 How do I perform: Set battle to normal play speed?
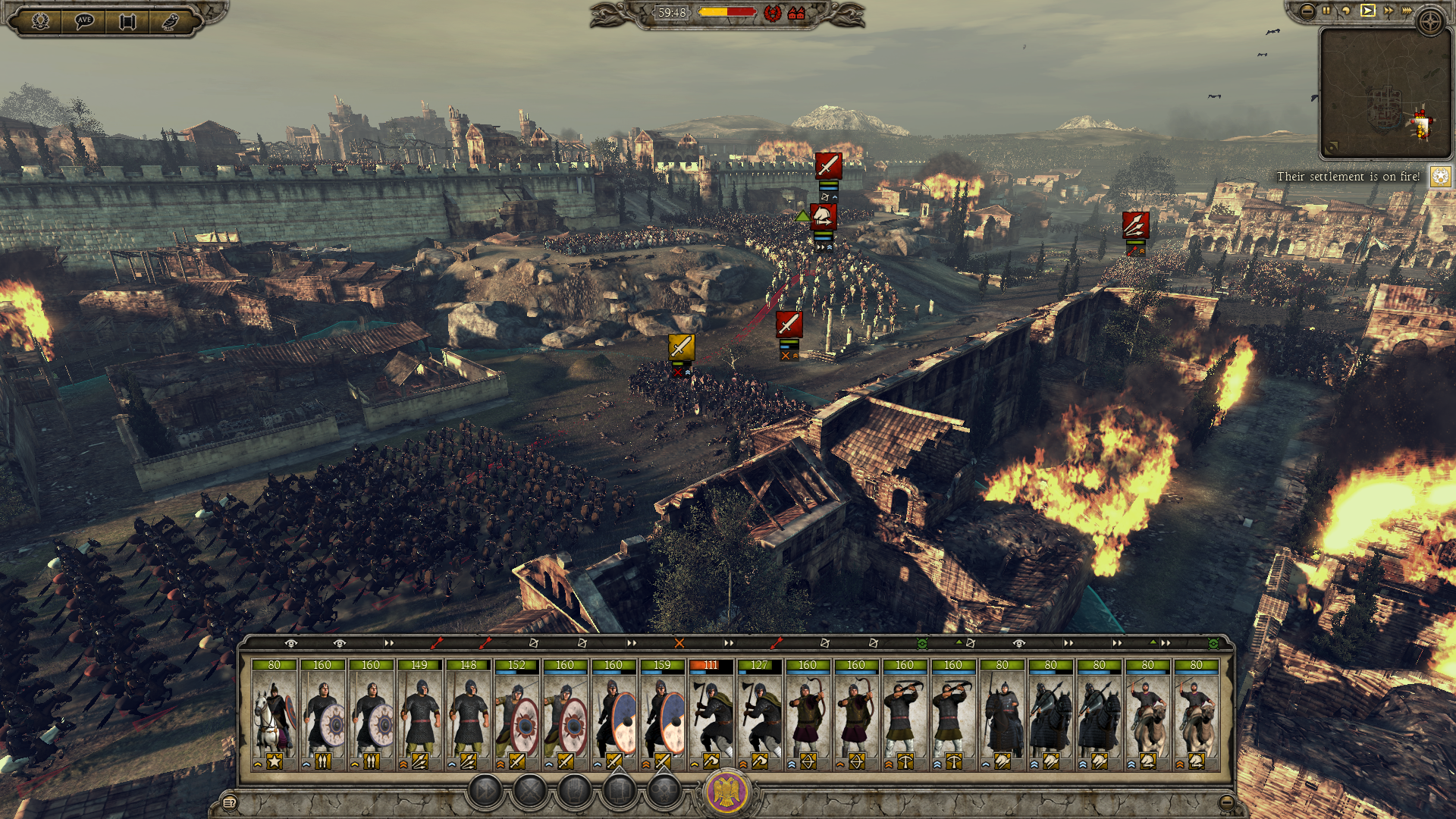point(1367,11)
